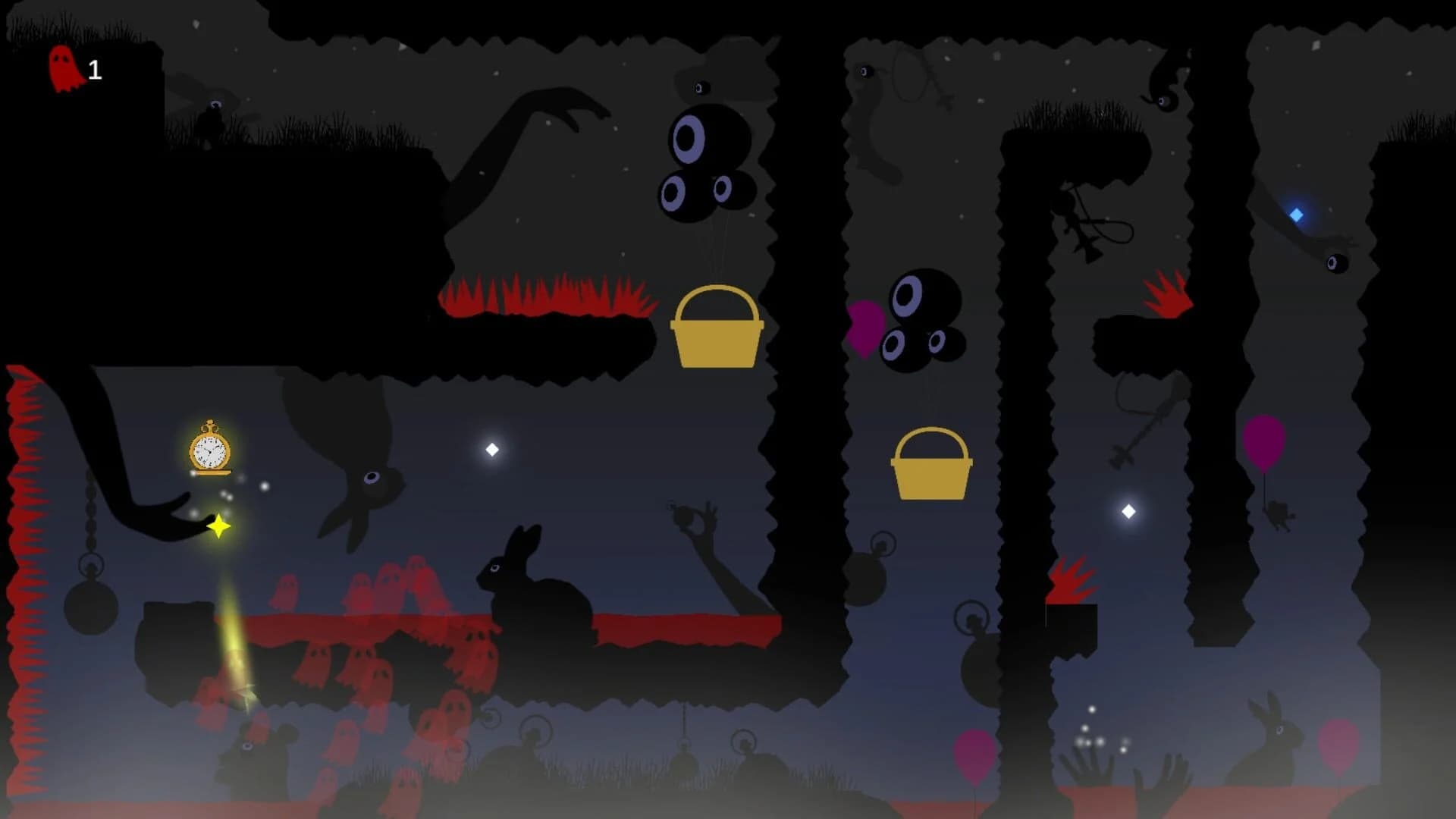Click the crowd of red ghosts below
The image size is (1456, 819).
coord(372,652)
